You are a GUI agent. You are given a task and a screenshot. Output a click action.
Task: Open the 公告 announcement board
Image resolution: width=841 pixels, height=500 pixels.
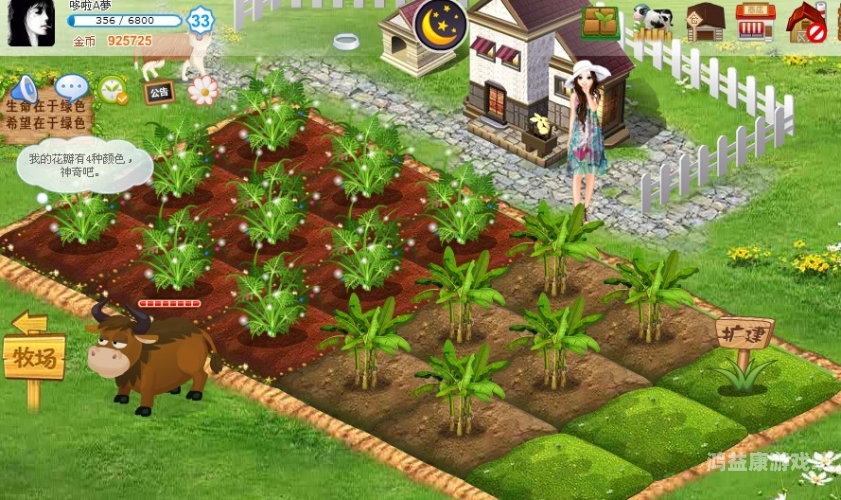(x=158, y=93)
